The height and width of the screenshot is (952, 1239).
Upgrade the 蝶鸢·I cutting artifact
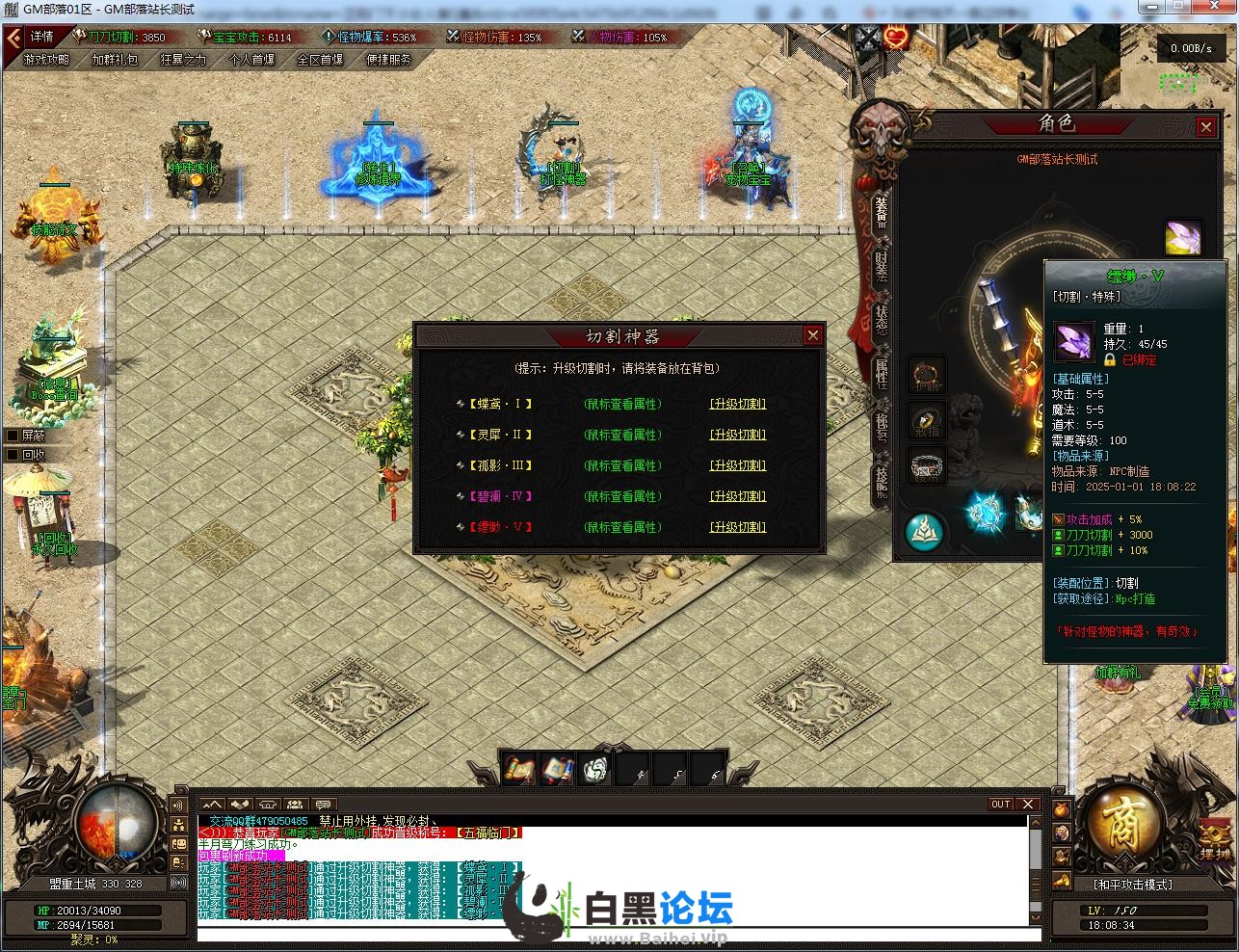click(x=738, y=404)
